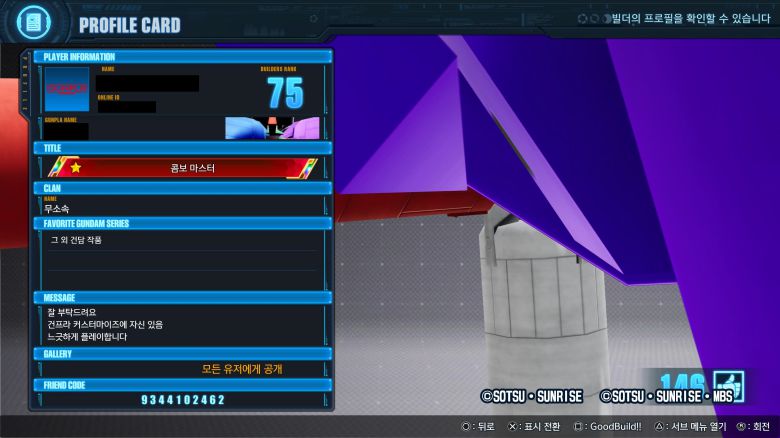Click the Profile Card header icon
The width and height of the screenshot is (780, 438).
(31, 24)
